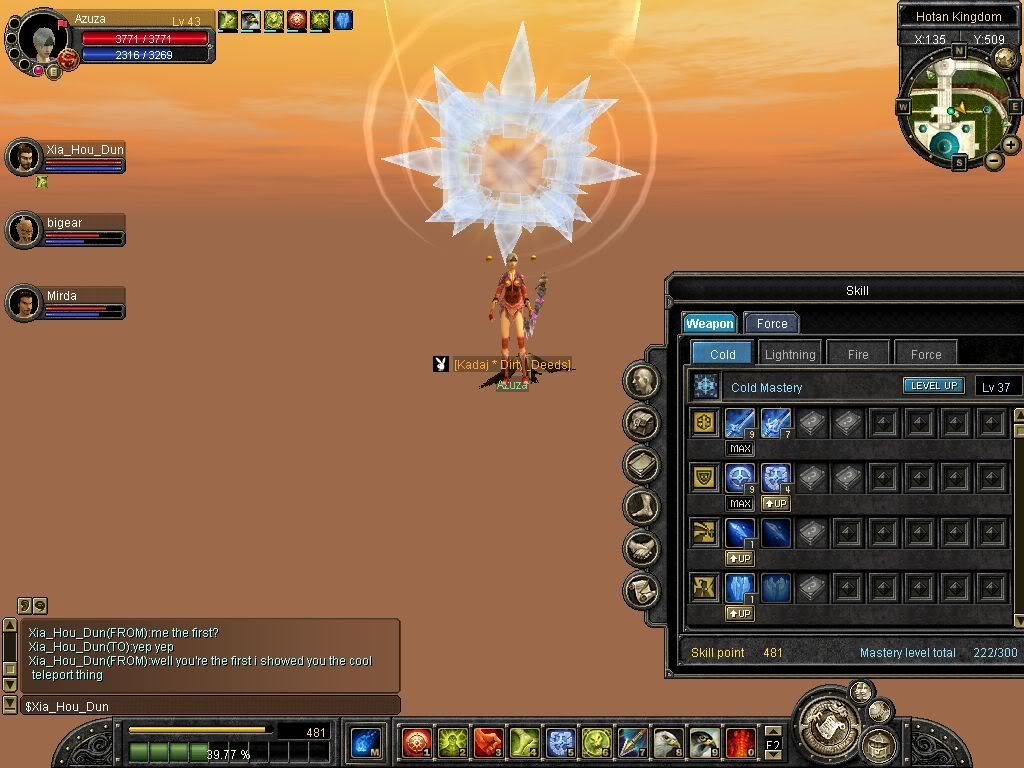
Task: Use the arrow skill in hotbar slot 7
Action: tap(632, 742)
